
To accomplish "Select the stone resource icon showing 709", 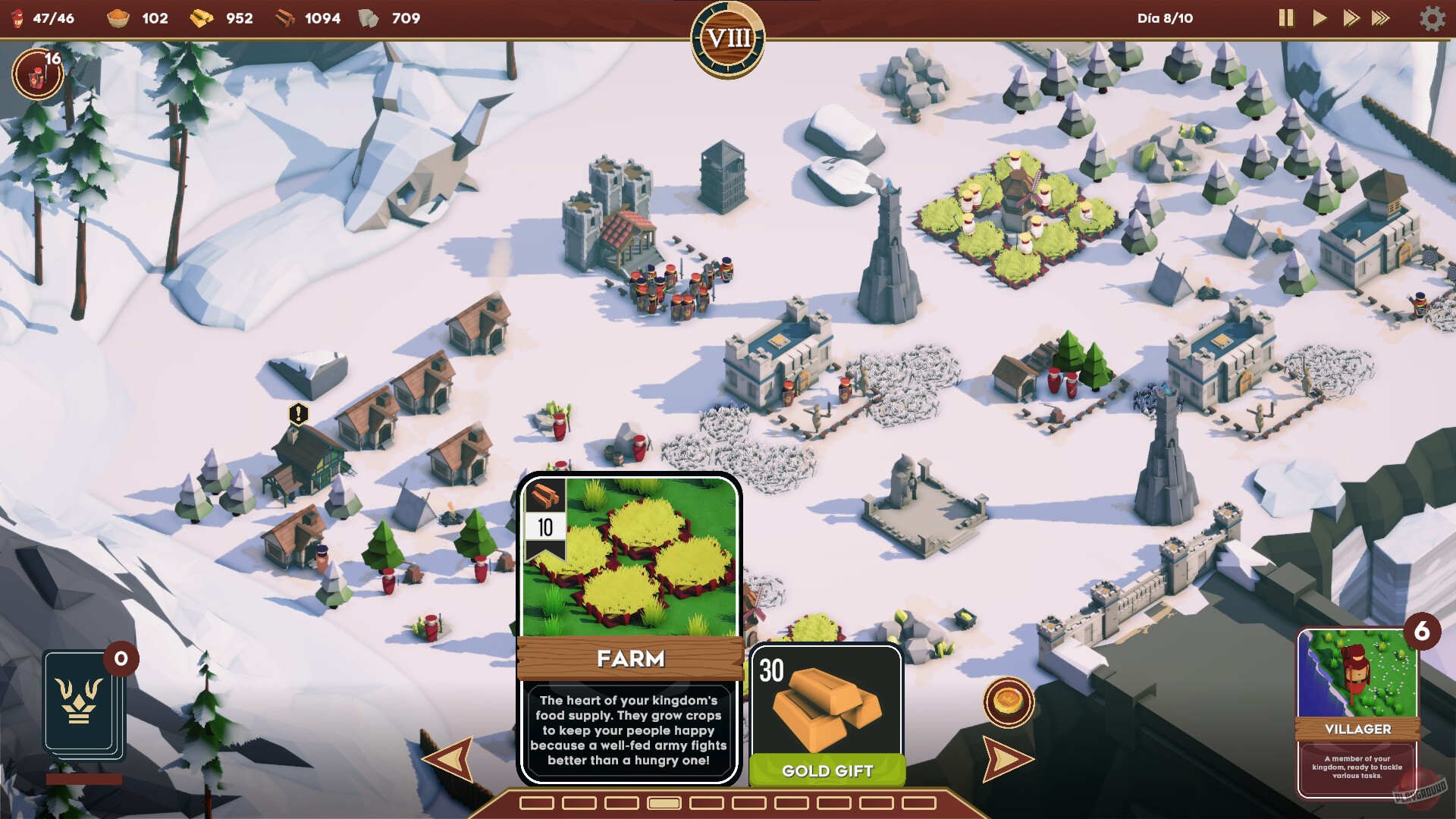I will coord(369,17).
